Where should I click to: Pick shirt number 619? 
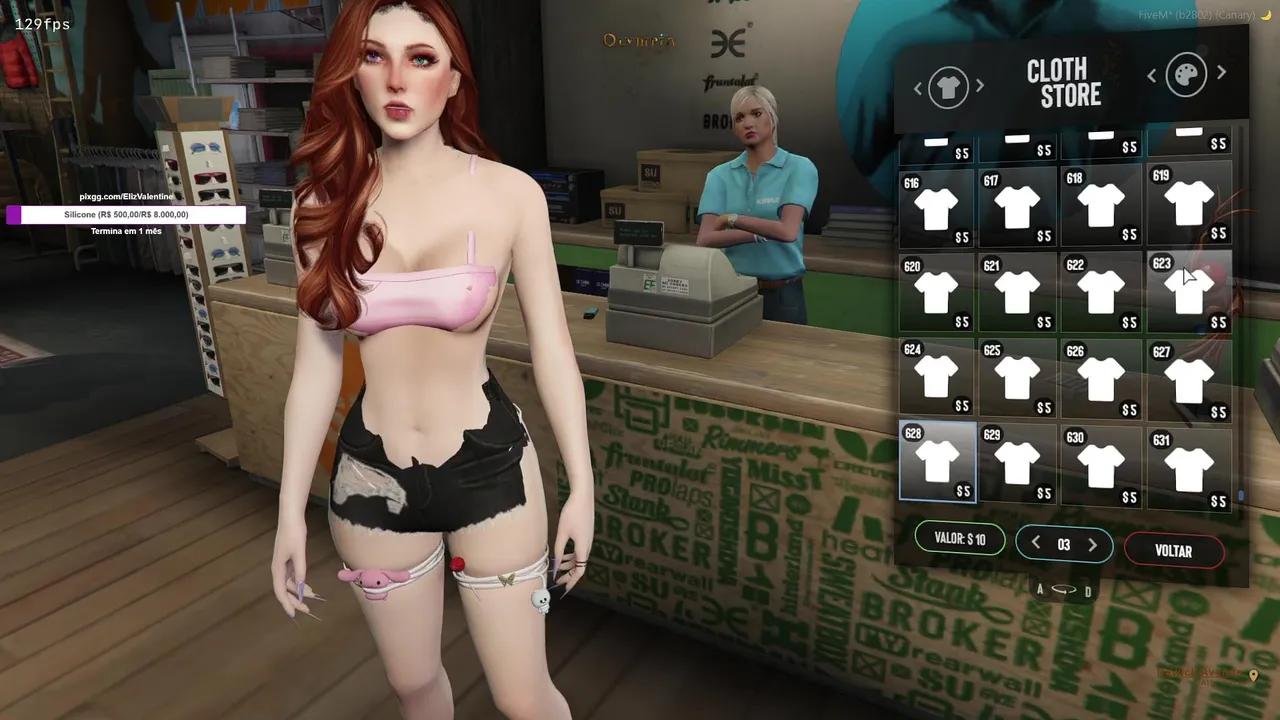pyautogui.click(x=1188, y=204)
